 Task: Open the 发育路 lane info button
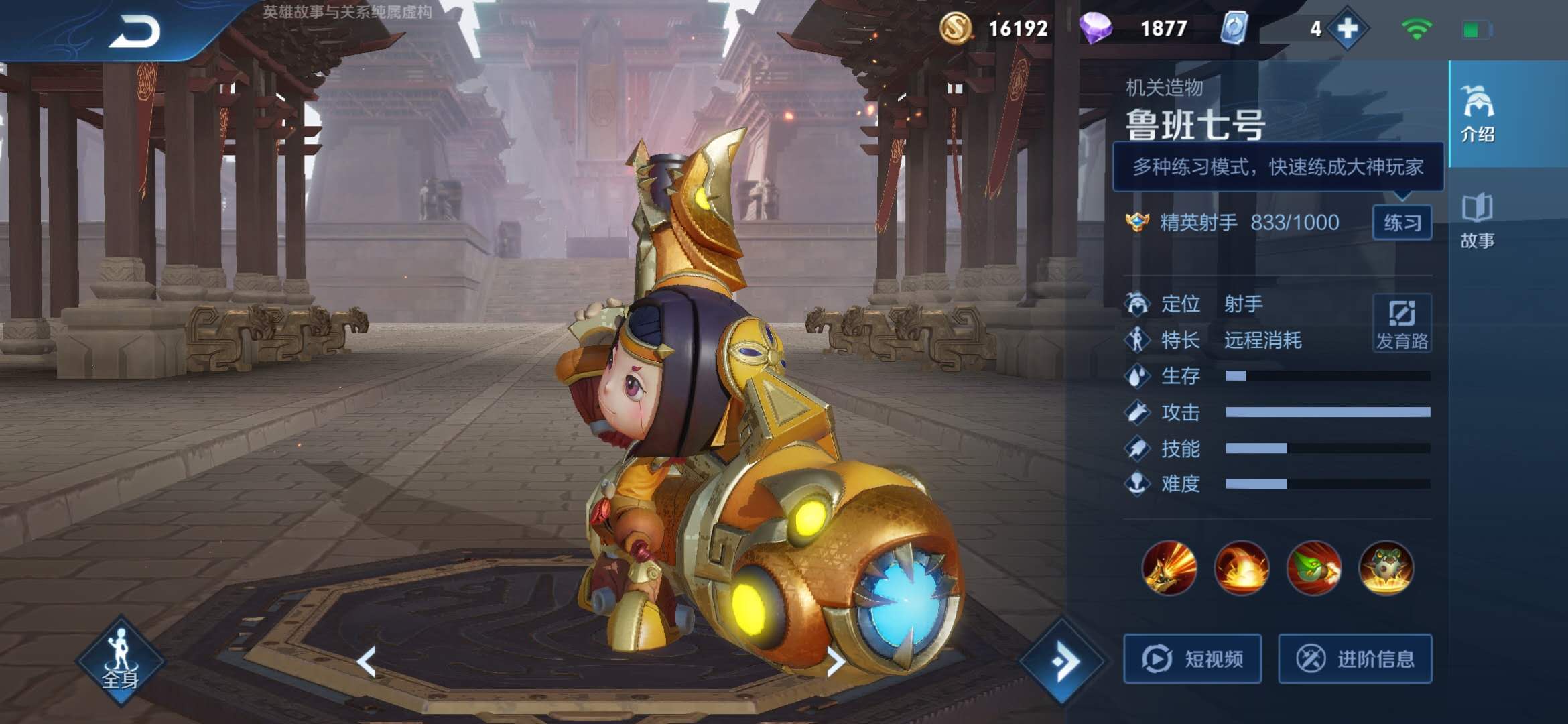(x=1402, y=323)
